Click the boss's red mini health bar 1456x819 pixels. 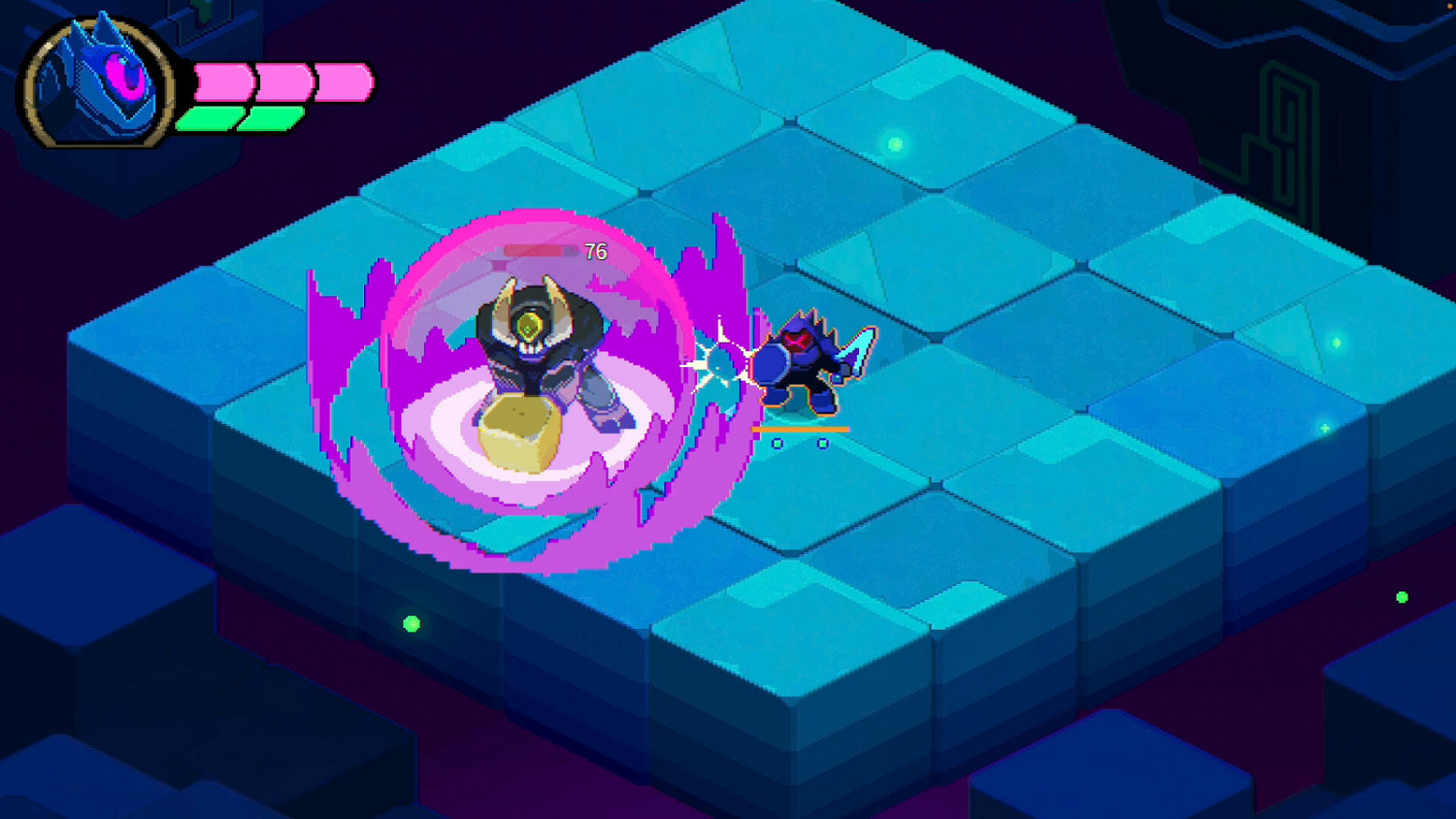pos(534,247)
